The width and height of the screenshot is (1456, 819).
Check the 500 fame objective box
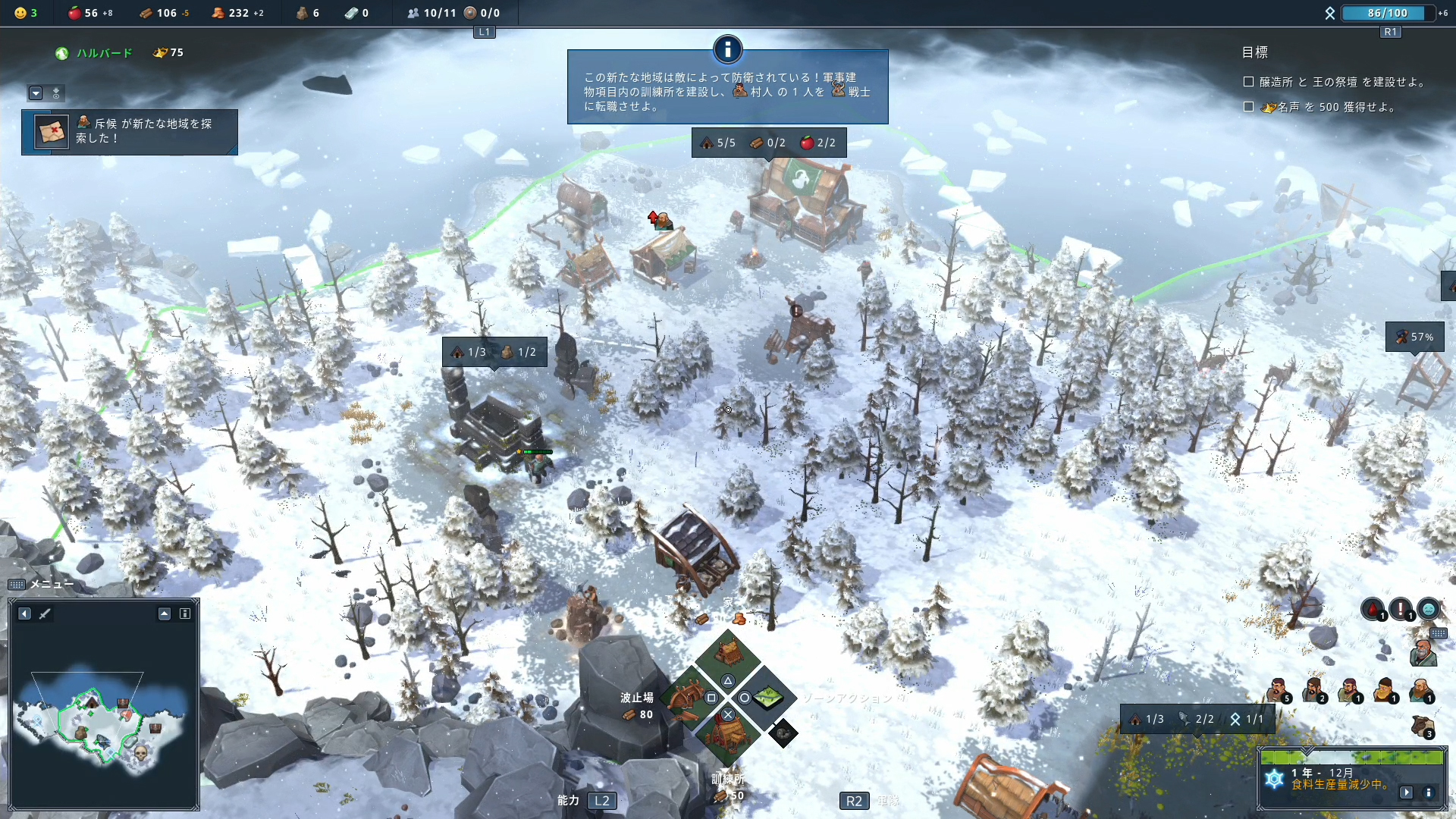(x=1248, y=107)
